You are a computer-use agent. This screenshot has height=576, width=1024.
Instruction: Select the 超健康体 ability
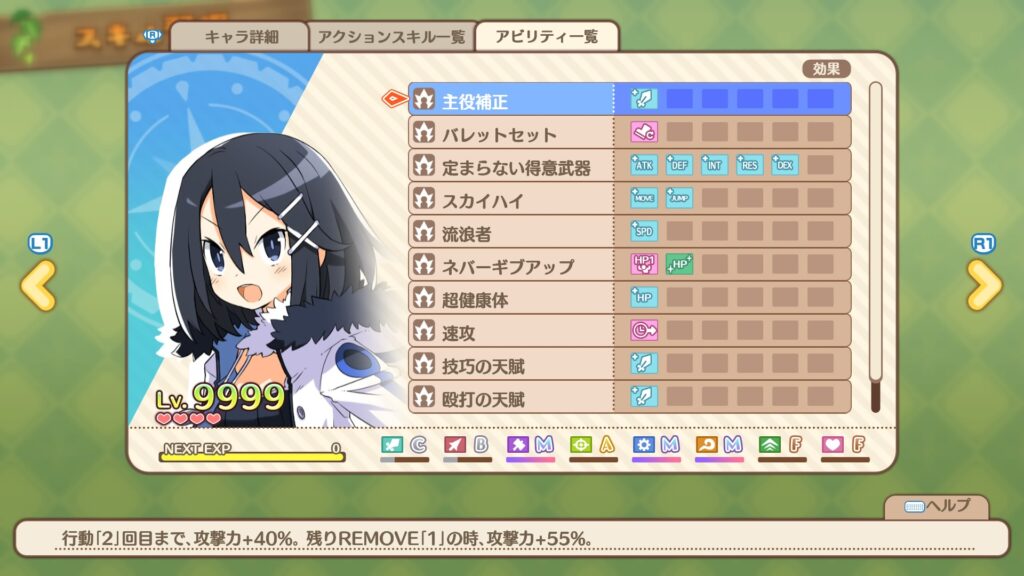511,298
